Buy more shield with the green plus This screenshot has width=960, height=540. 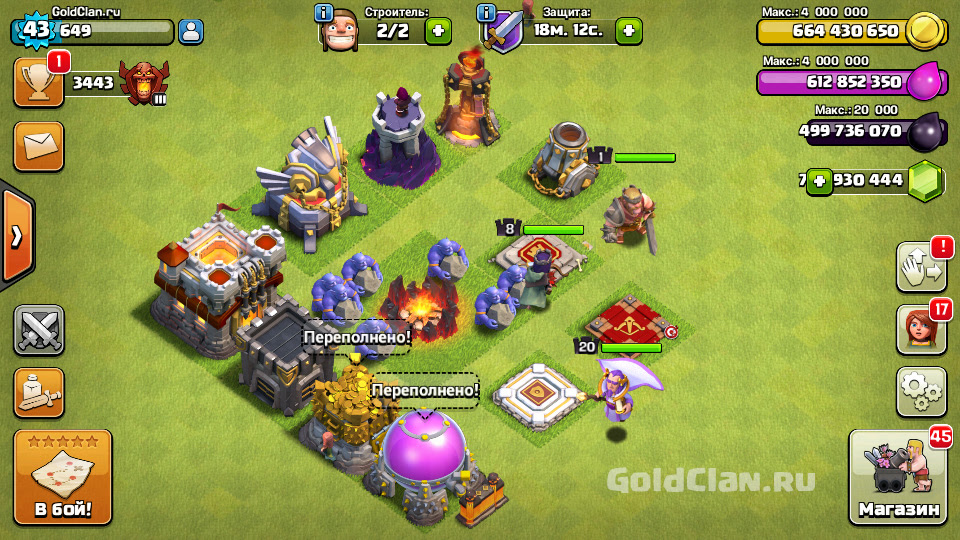tap(628, 31)
